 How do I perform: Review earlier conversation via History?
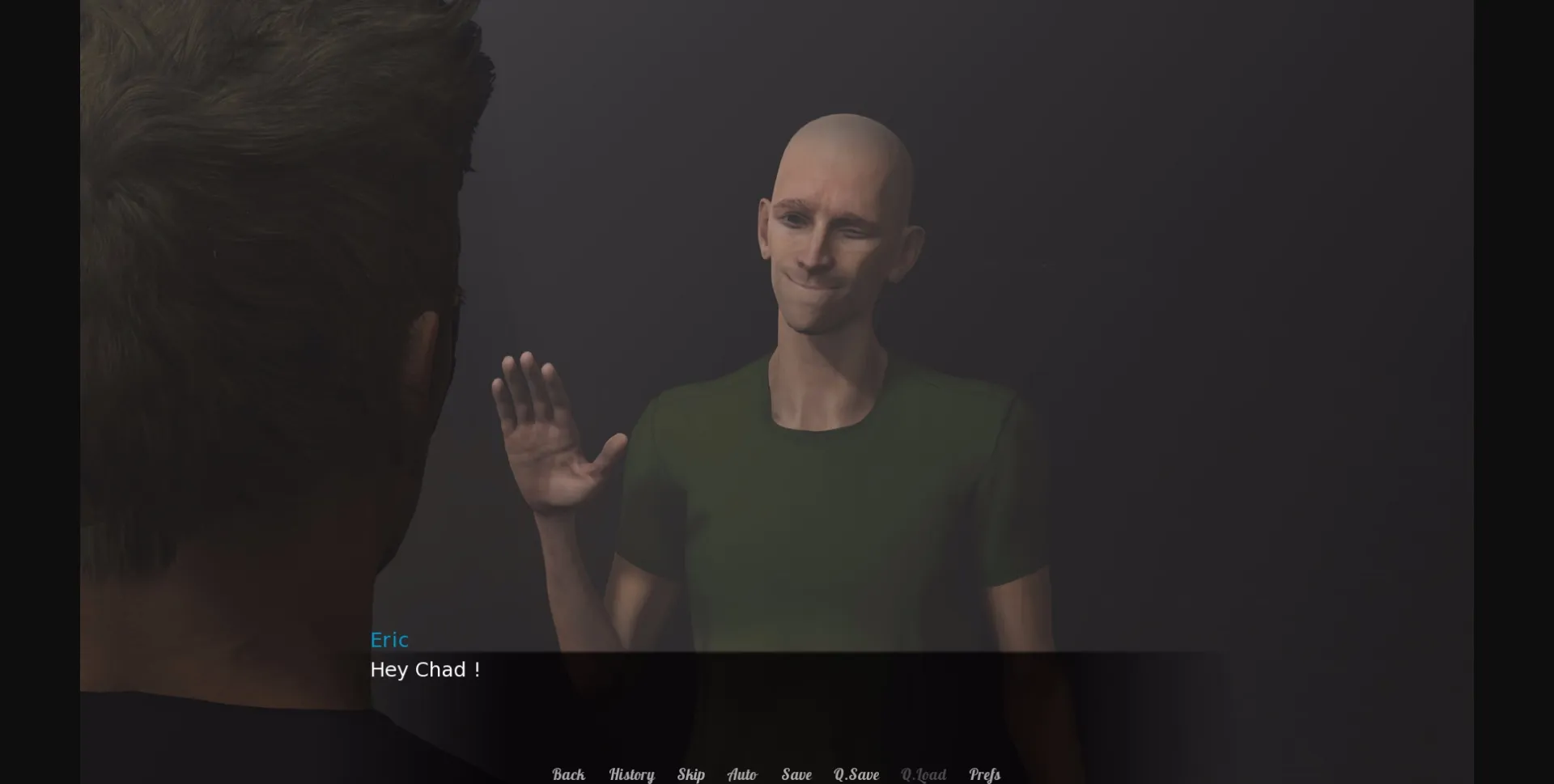[x=631, y=774]
